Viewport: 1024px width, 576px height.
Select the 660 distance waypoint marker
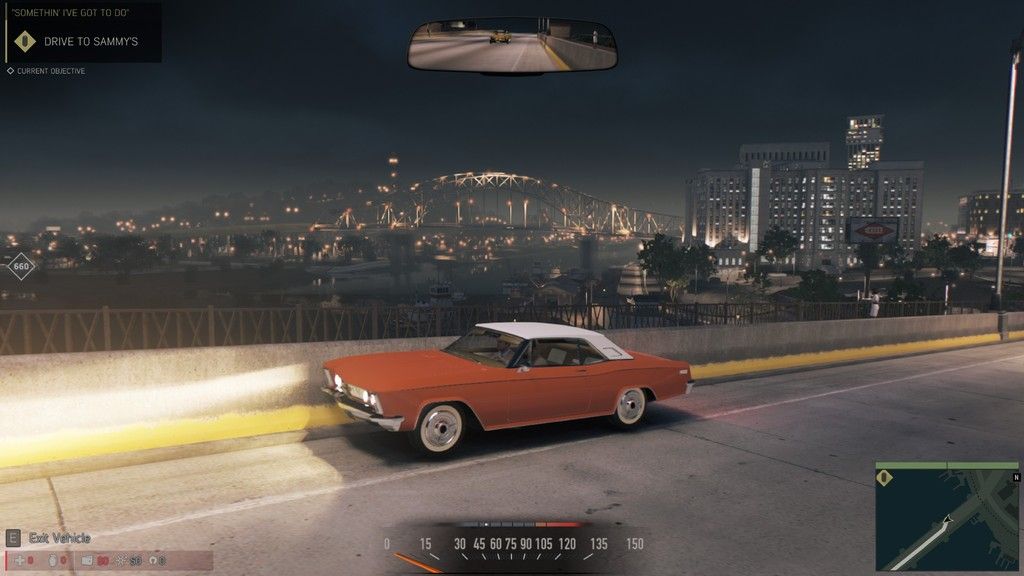(x=21, y=267)
